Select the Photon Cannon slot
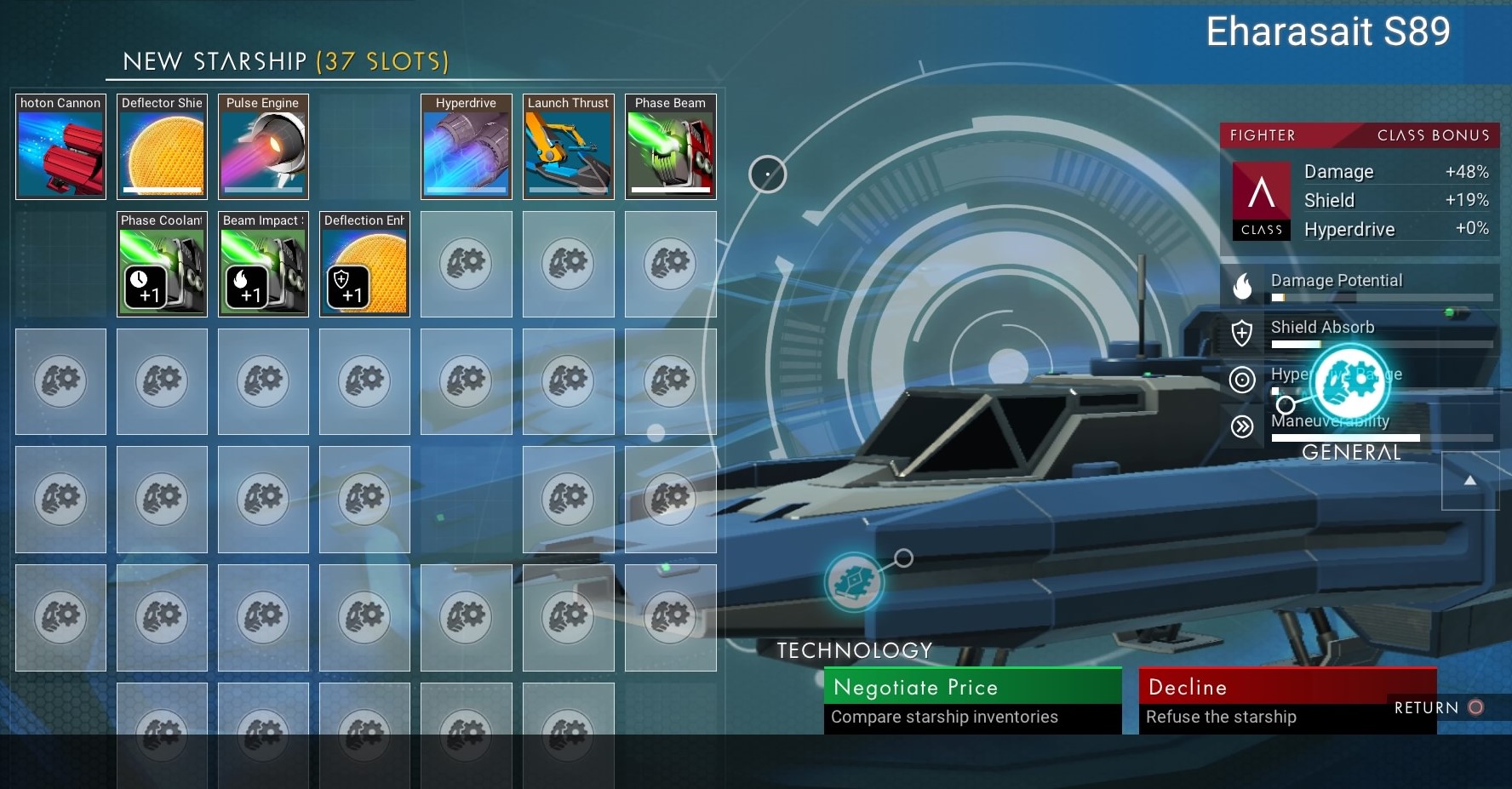 (60, 146)
